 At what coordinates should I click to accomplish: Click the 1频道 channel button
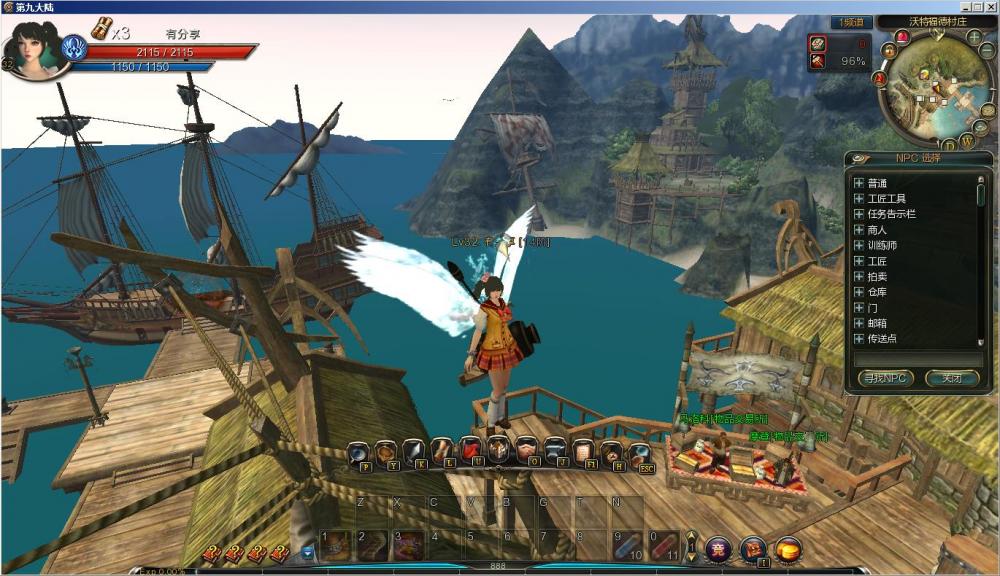tap(851, 22)
